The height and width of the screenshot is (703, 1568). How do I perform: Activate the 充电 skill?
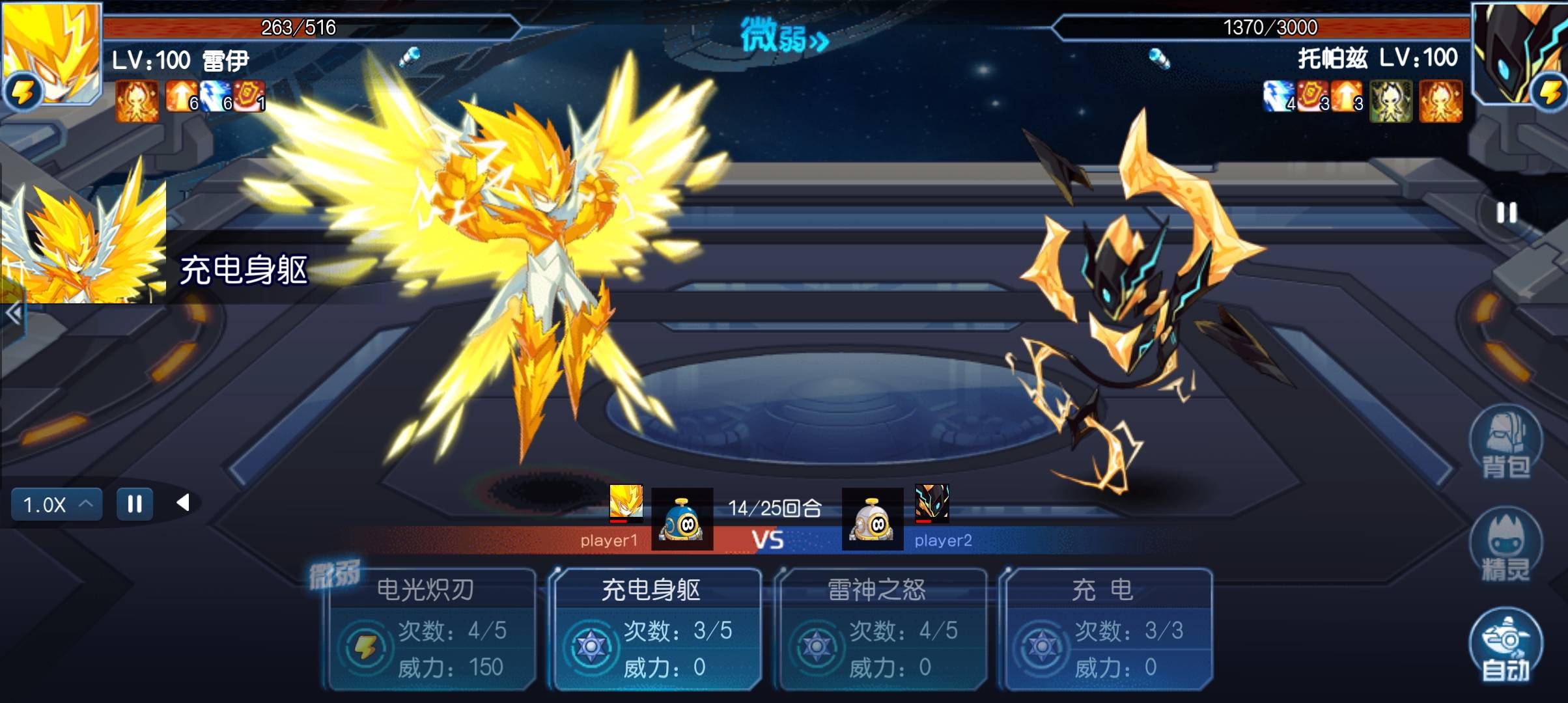pyautogui.click(x=1107, y=629)
